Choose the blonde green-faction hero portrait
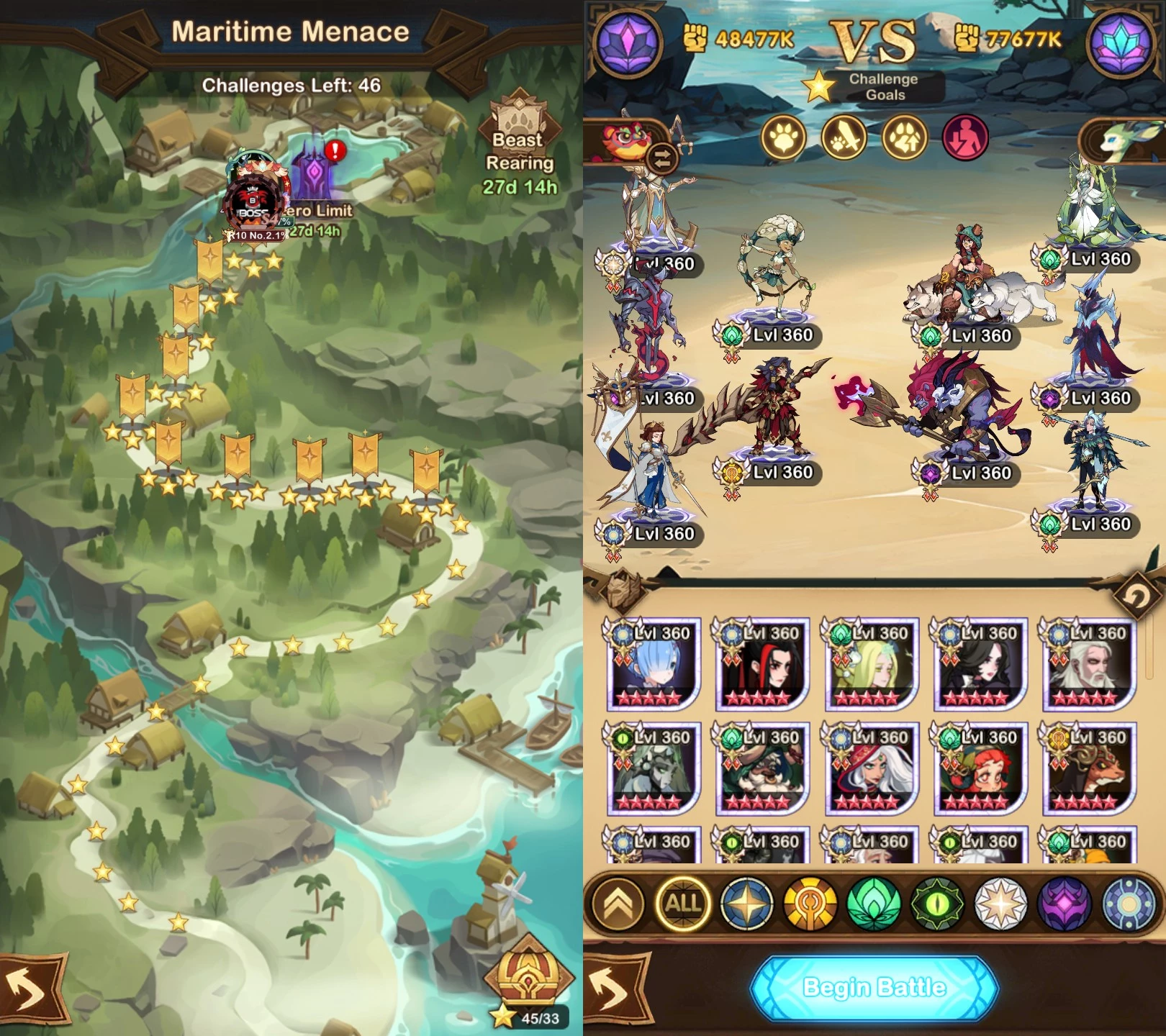This screenshot has width=1166, height=1036. pyautogui.click(x=871, y=664)
